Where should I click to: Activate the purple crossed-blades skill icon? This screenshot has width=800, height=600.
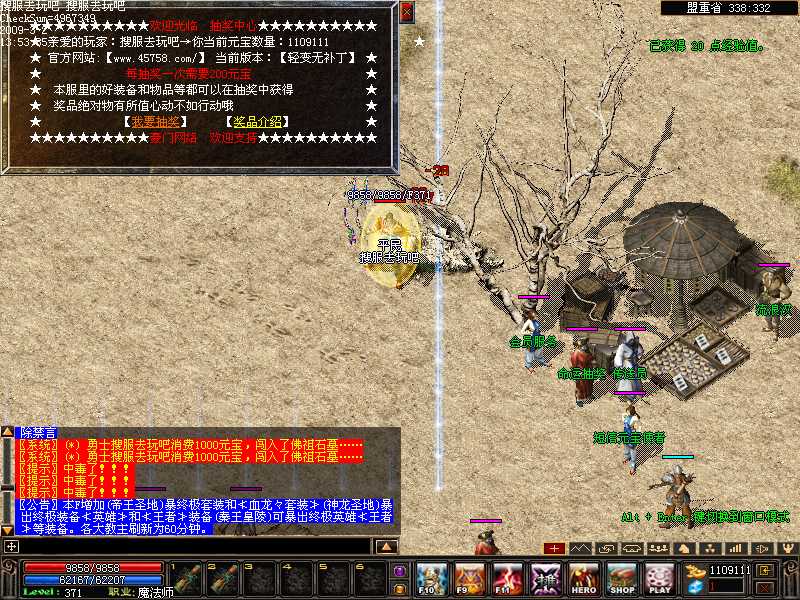pyautogui.click(x=546, y=578)
